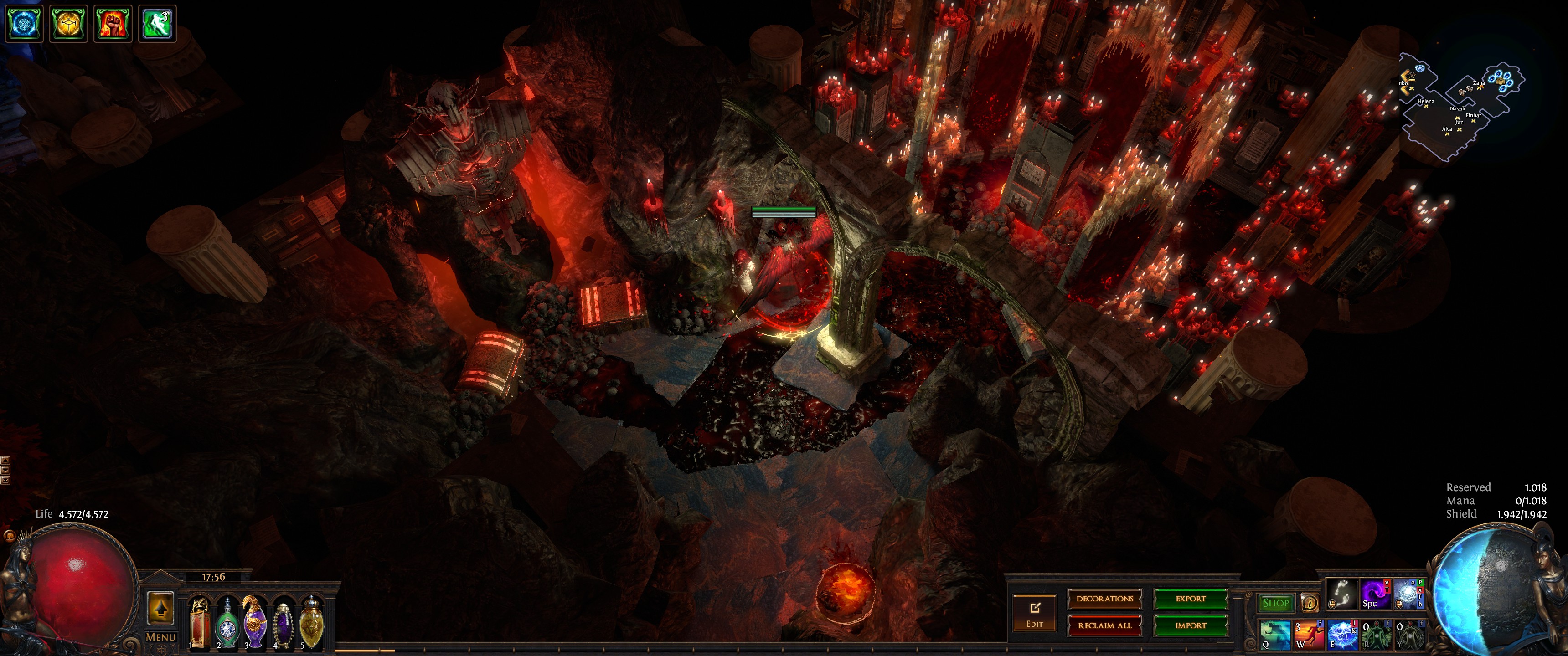Click the yellow level-up arrow button
The width and height of the screenshot is (1568, 656).
coord(160,608)
